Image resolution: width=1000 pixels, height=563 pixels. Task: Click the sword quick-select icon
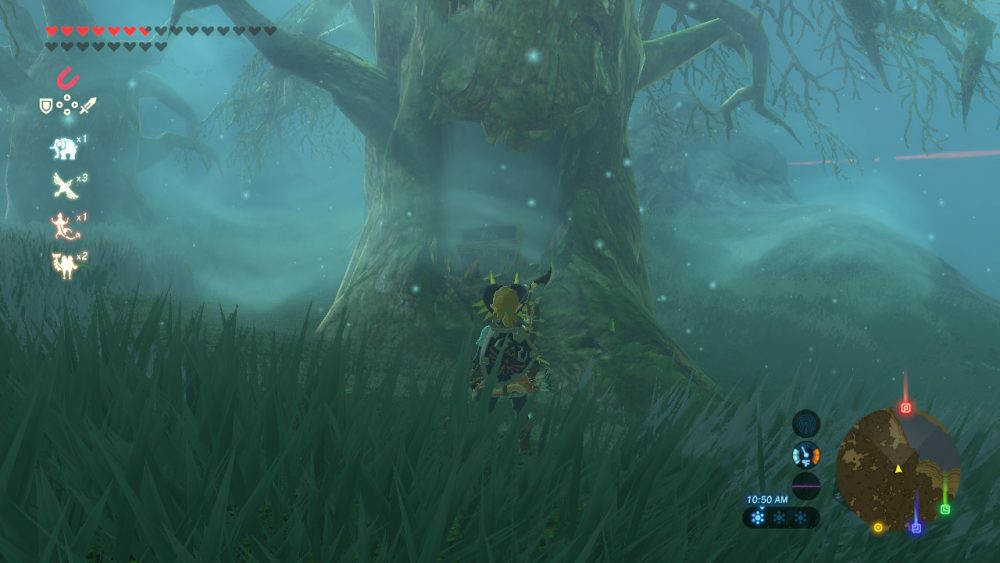(87, 105)
